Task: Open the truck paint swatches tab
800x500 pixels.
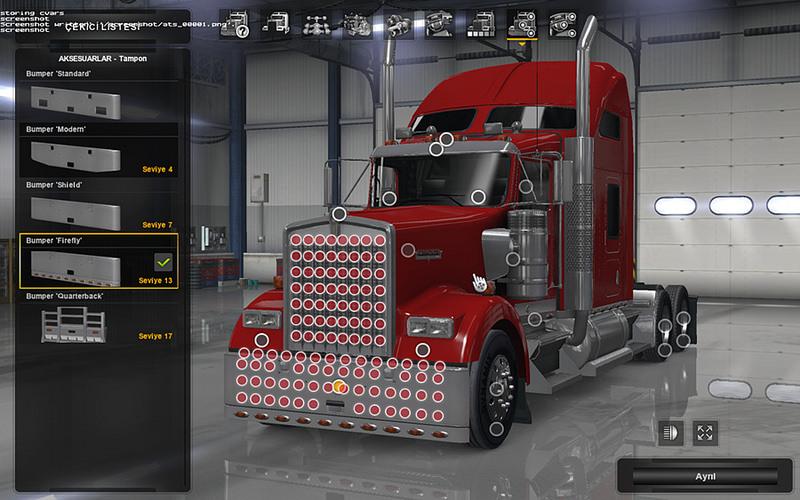Action: tap(479, 22)
